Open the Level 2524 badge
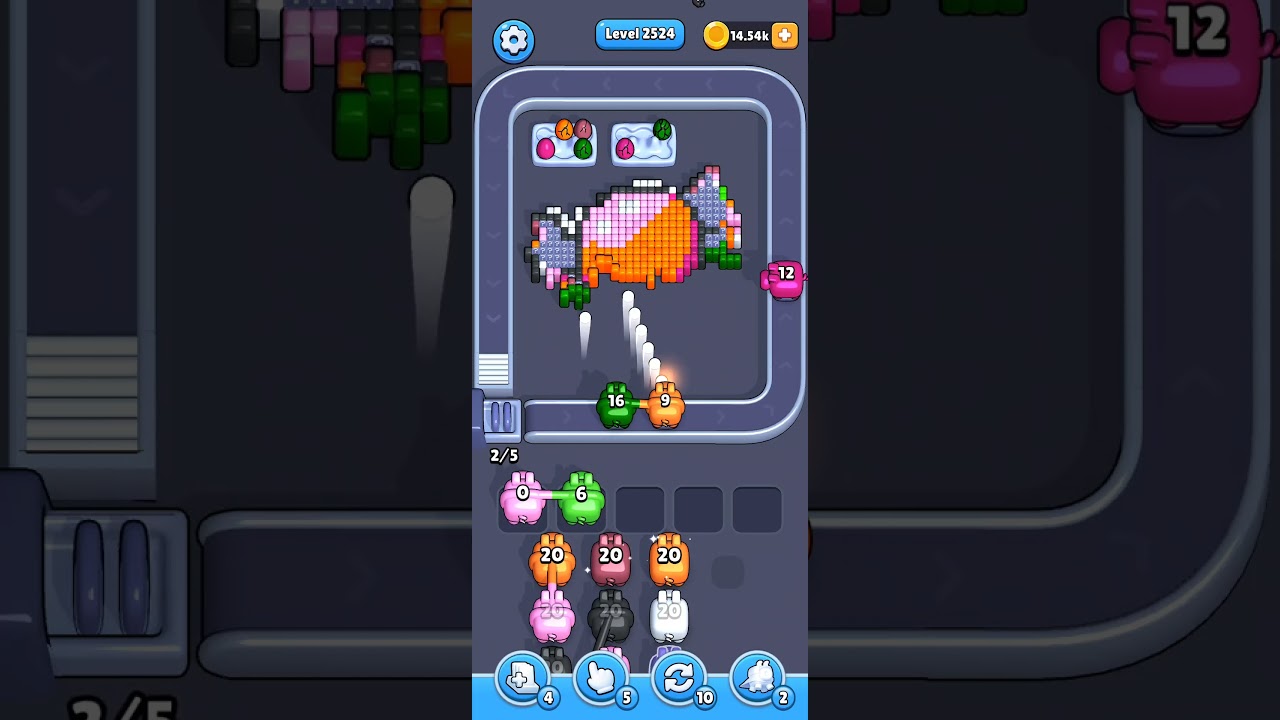Screen dimensions: 1280x720 (x=639, y=34)
